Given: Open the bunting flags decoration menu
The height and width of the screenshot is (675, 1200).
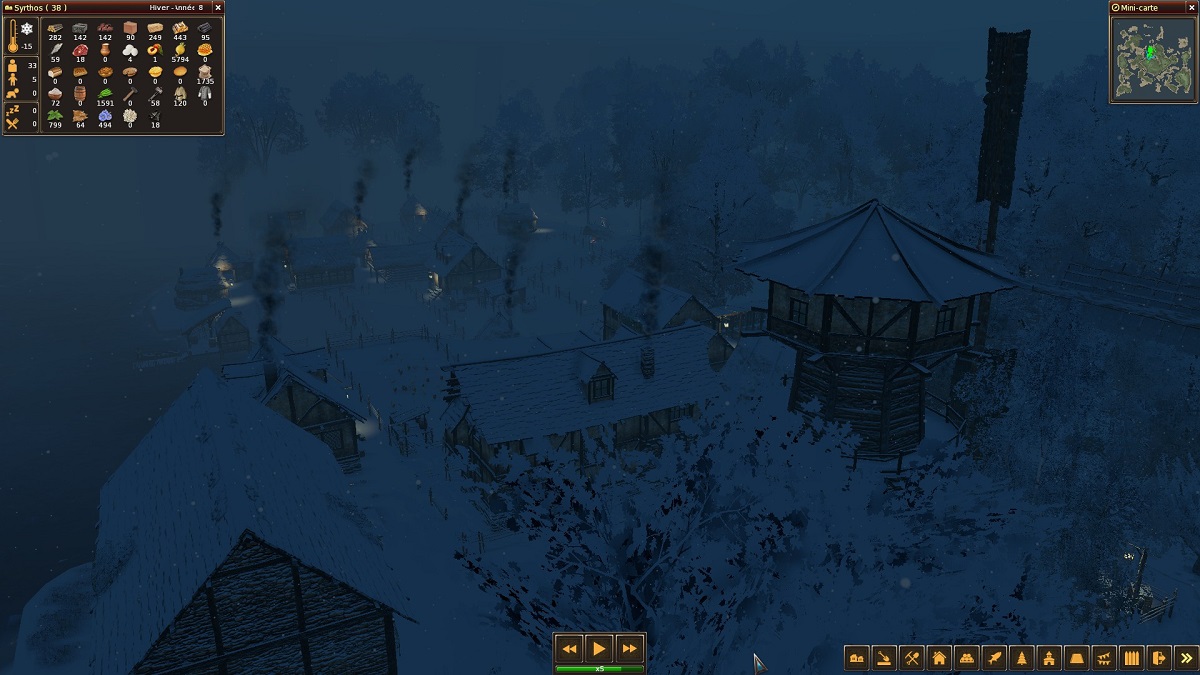Looking at the screenshot, I should pyautogui.click(x=1104, y=658).
